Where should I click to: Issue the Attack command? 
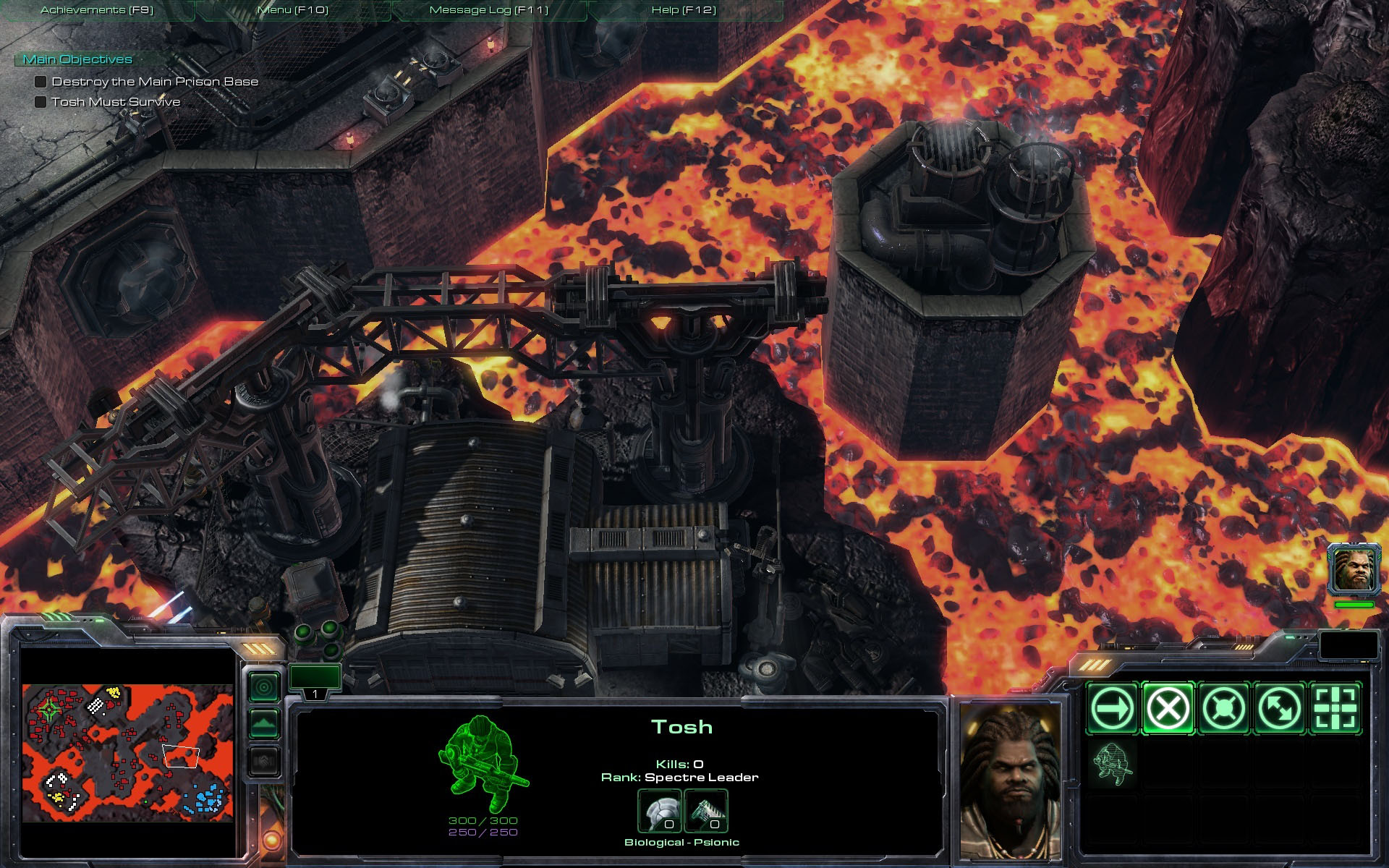1335,708
